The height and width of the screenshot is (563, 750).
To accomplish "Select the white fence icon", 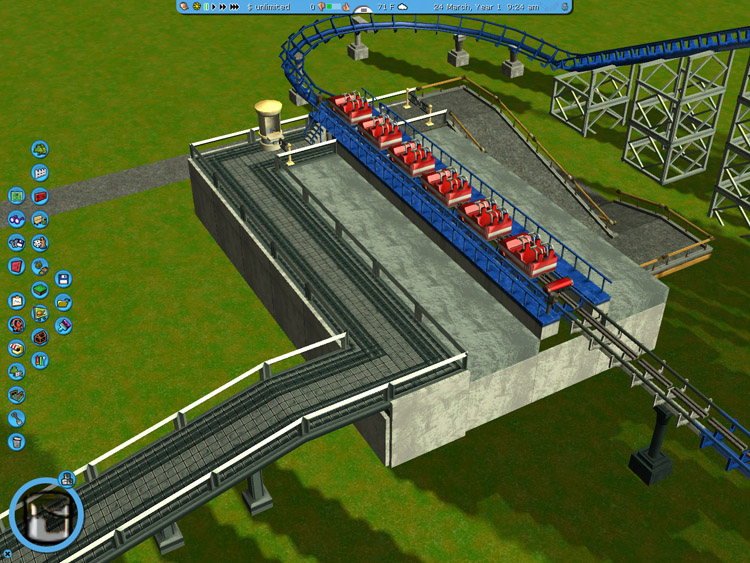I will click(40, 173).
